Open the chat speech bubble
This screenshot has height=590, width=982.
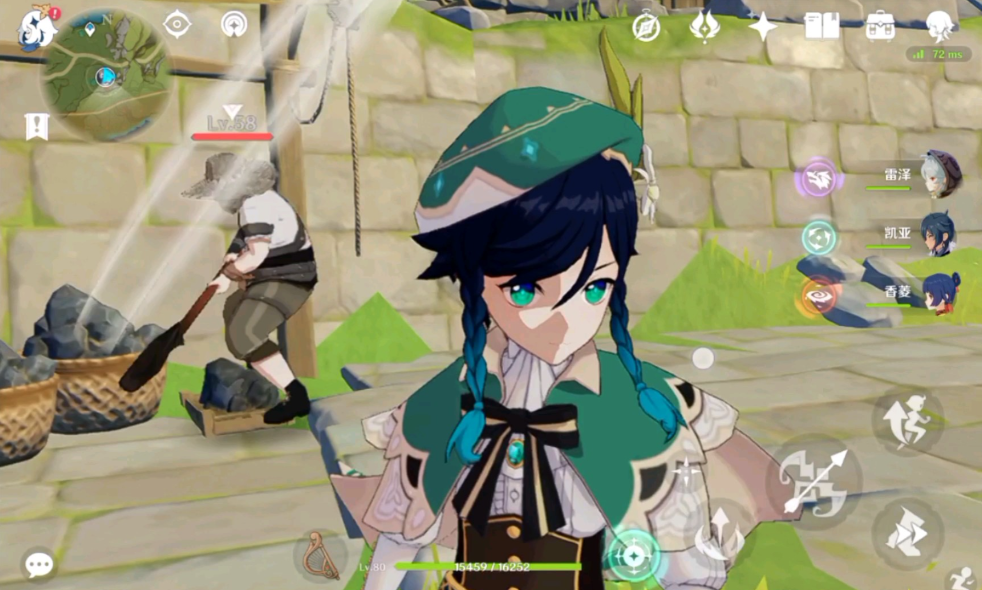[x=39, y=565]
